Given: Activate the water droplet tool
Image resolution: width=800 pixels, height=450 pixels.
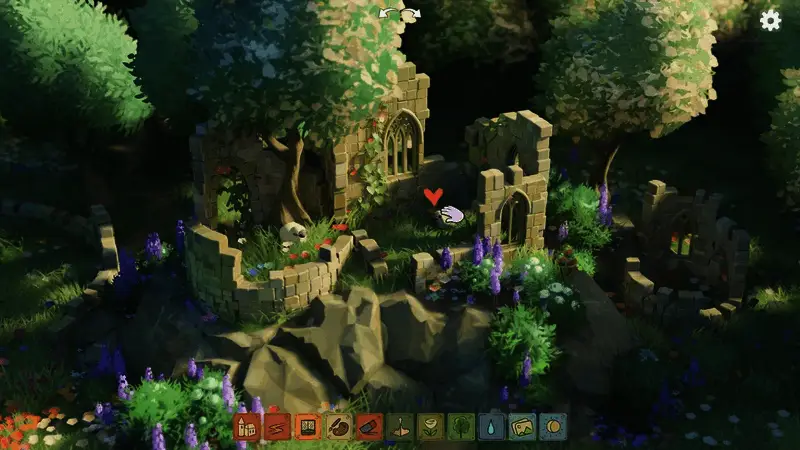Looking at the screenshot, I should (x=492, y=427).
